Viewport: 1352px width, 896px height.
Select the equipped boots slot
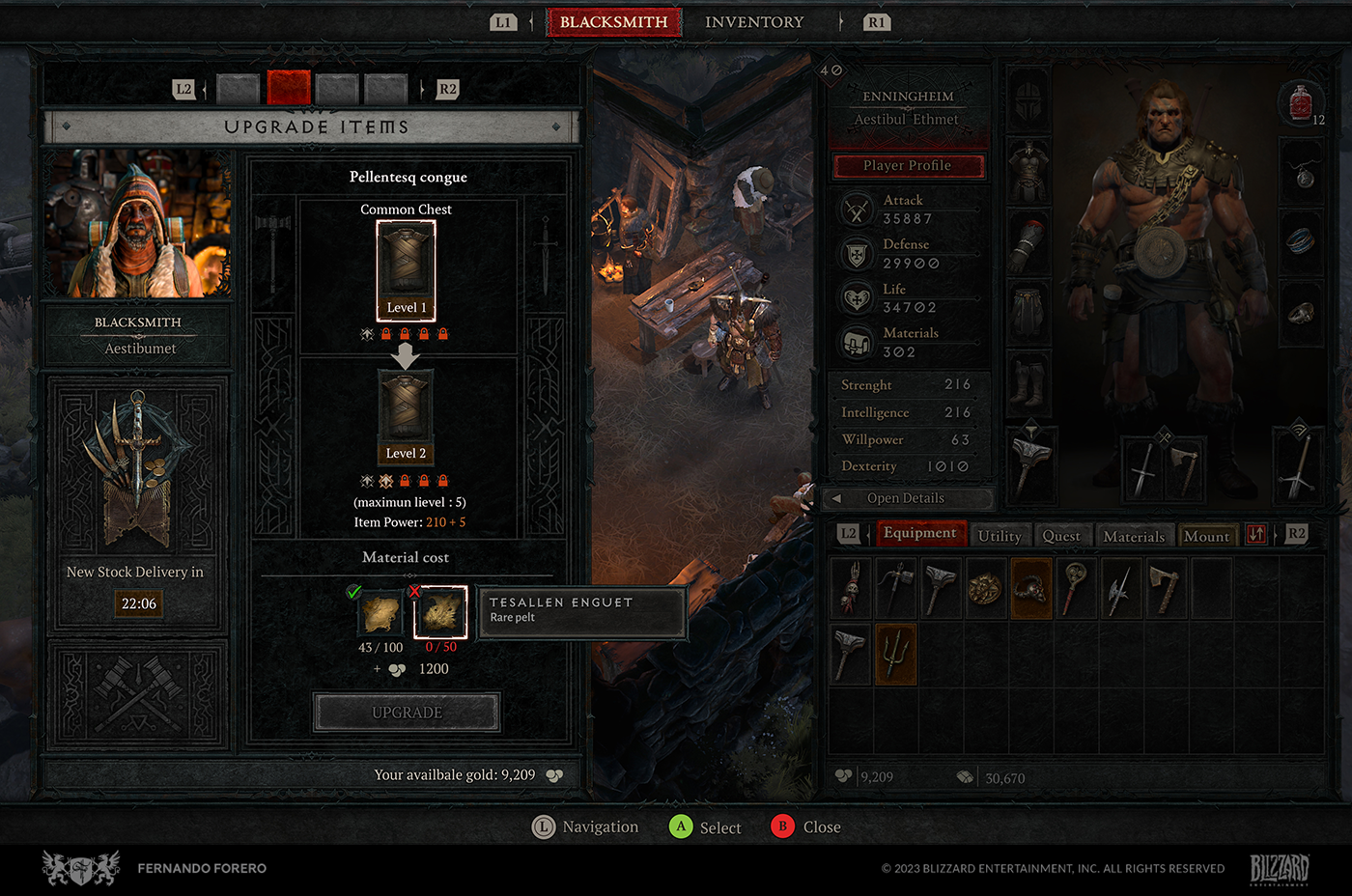pos(1028,380)
